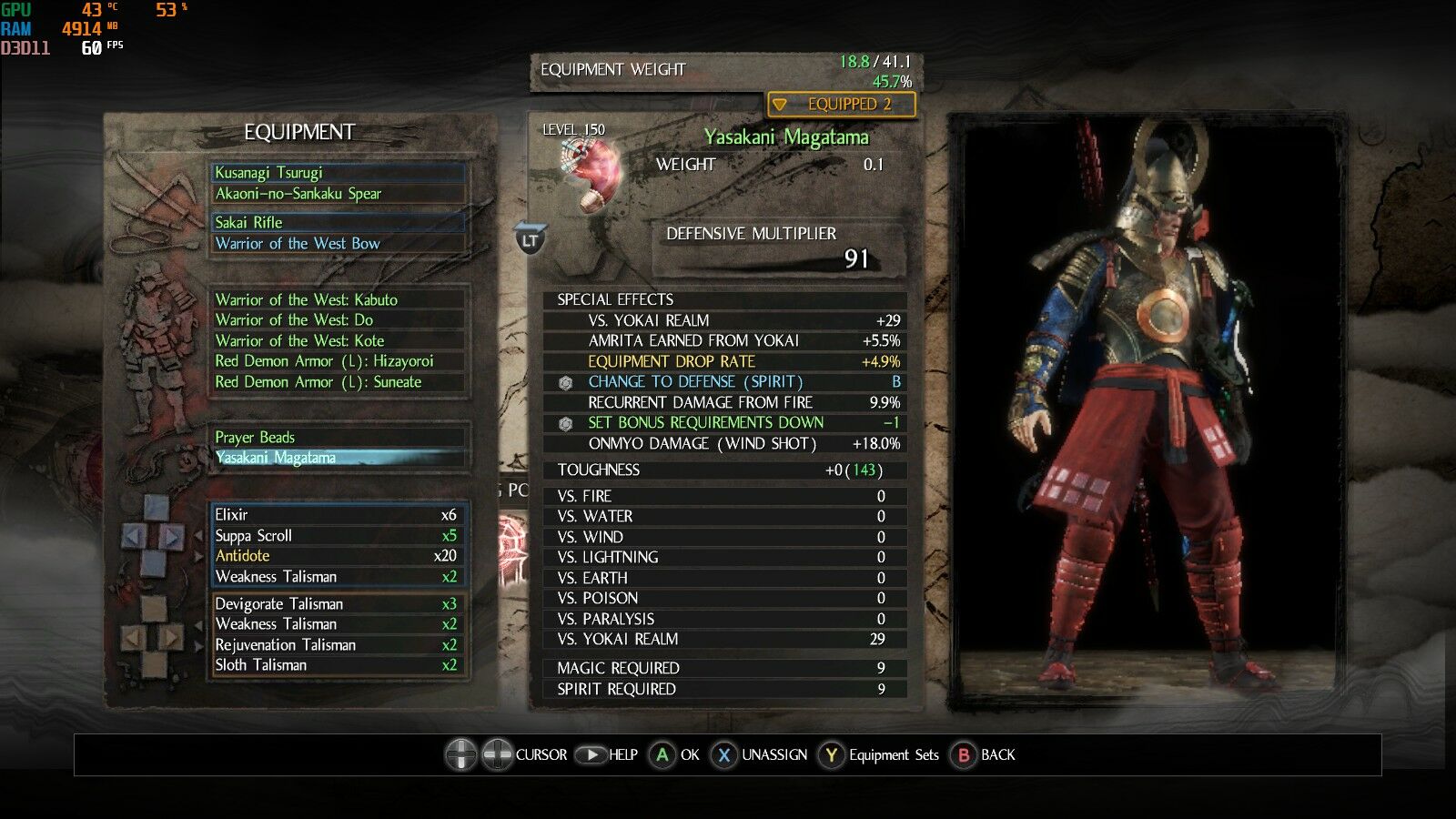Select the Yasakani Magatama accessory slot
The height and width of the screenshot is (819, 1456).
(x=338, y=458)
